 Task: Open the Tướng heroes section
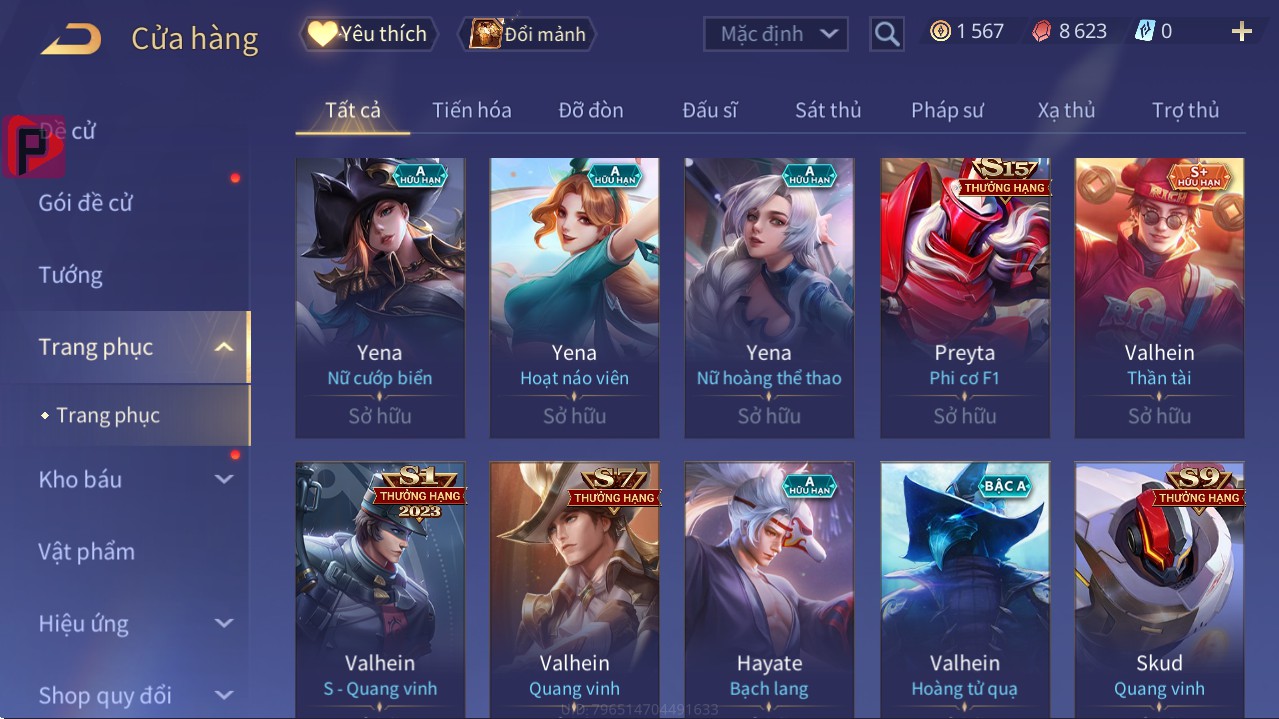pyautogui.click(x=70, y=275)
